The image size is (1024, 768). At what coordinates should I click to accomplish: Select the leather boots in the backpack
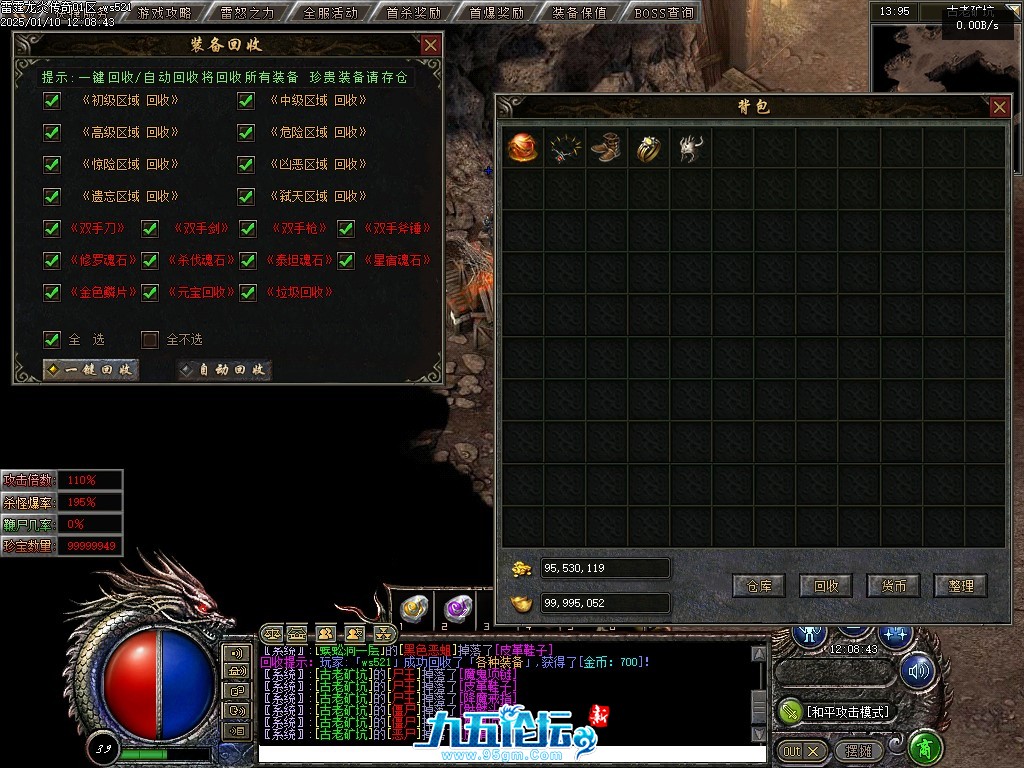[606, 148]
